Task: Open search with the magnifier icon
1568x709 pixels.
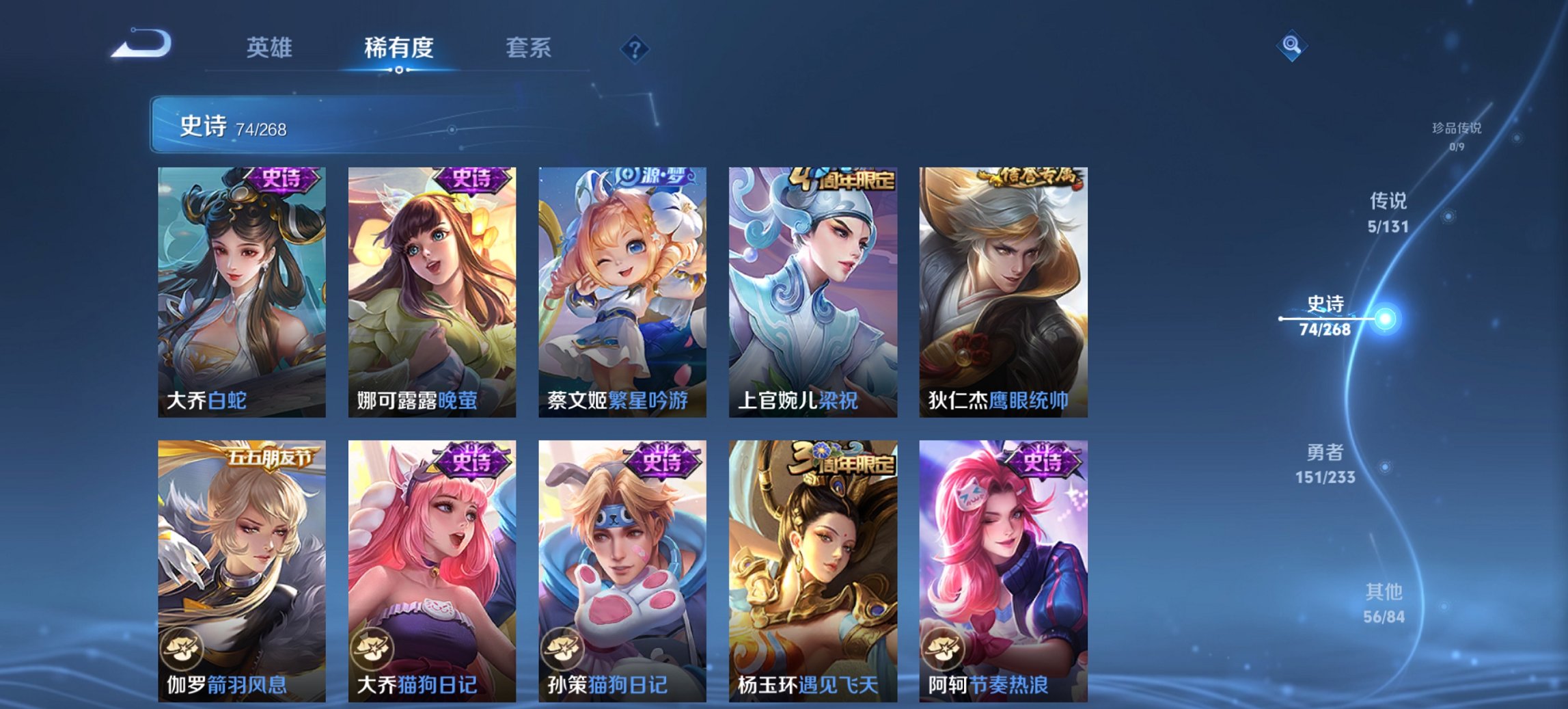Action: tap(1290, 47)
